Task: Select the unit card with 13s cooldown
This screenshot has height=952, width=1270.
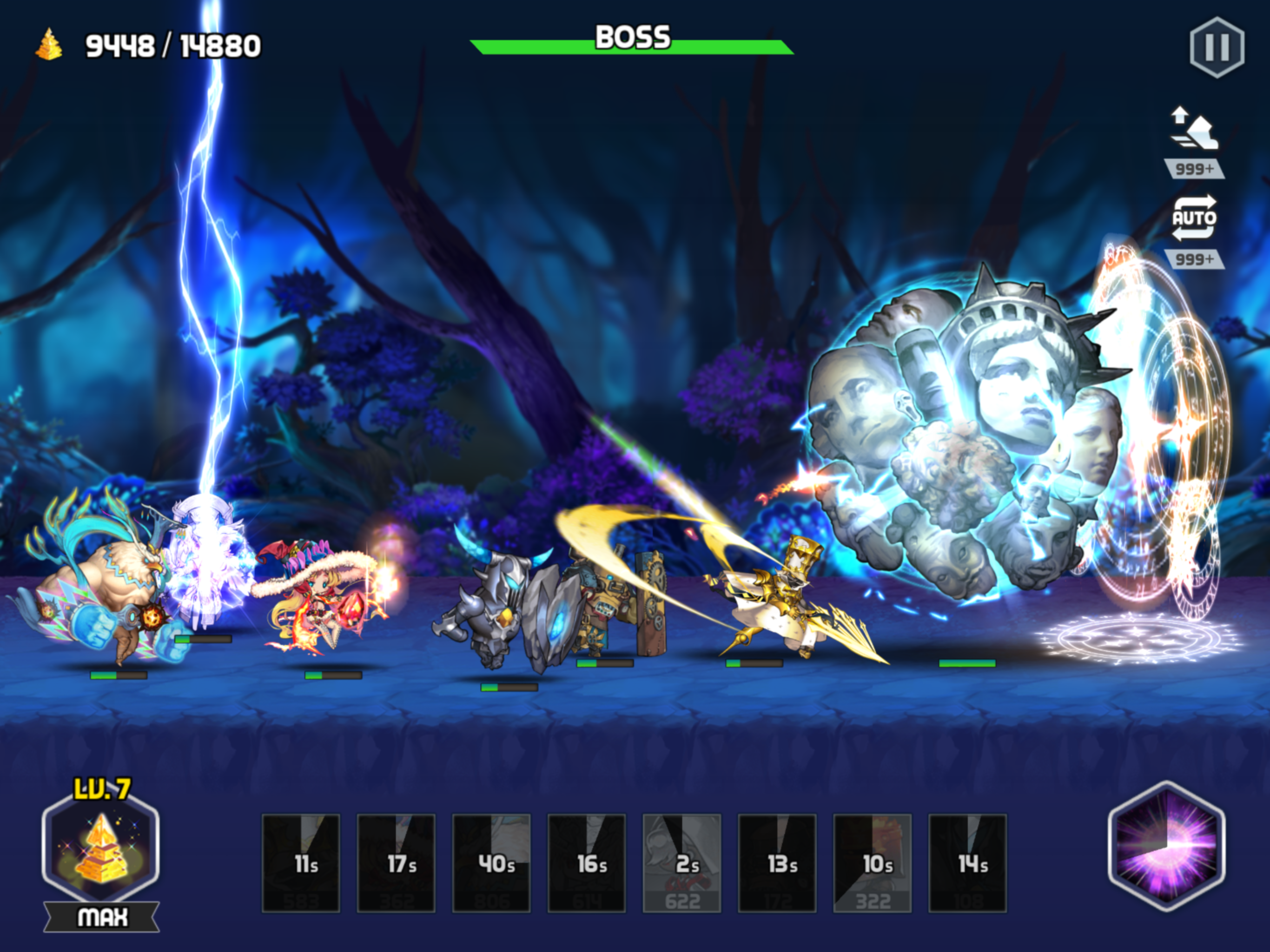Action: point(777,863)
